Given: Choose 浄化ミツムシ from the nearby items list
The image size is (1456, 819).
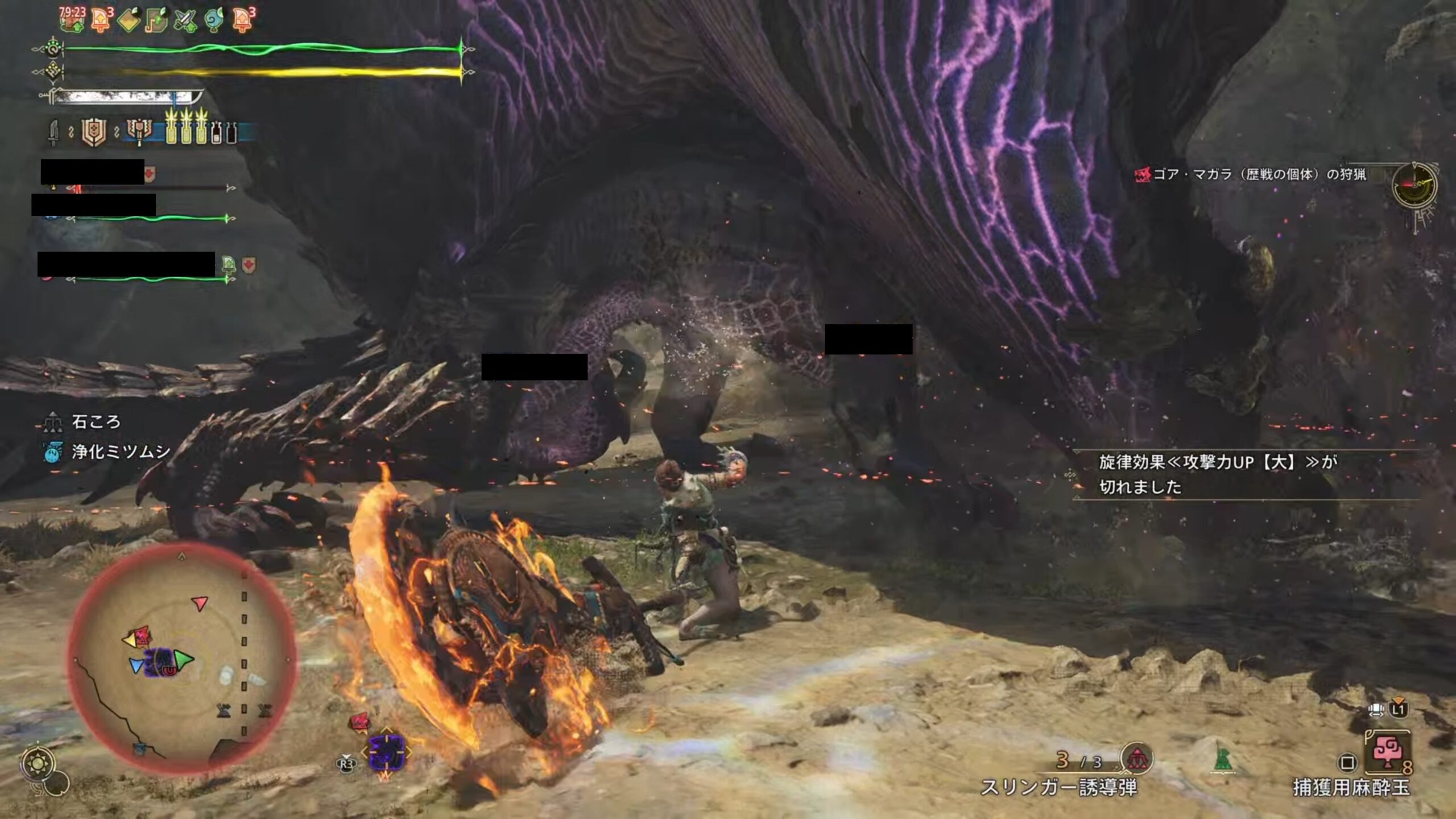Looking at the screenshot, I should click(120, 452).
